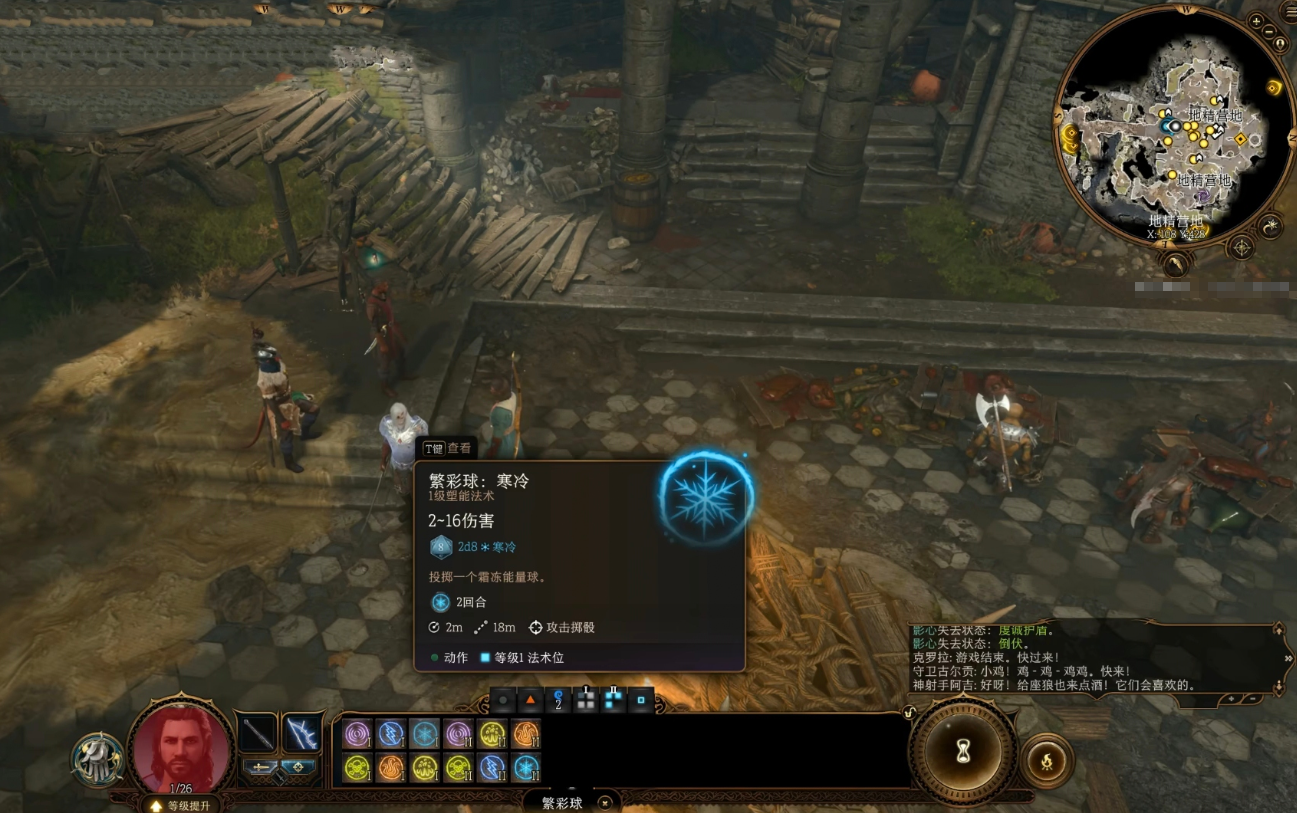Viewport: 1297px width, 813px height.
Task: Click the crescent moon button beside minimap
Action: (x=1271, y=226)
